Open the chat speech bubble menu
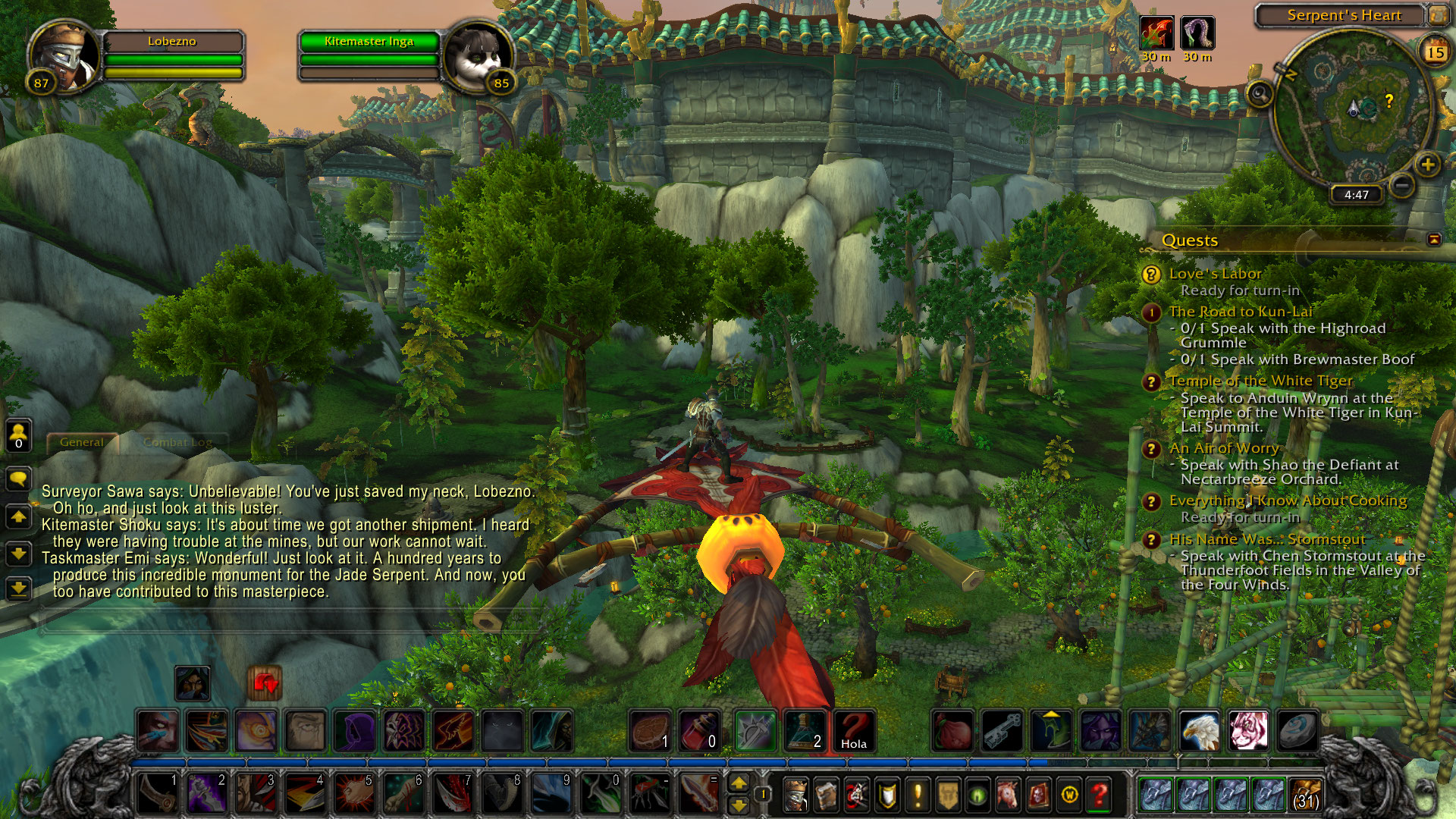The width and height of the screenshot is (1456, 819). click(19, 479)
